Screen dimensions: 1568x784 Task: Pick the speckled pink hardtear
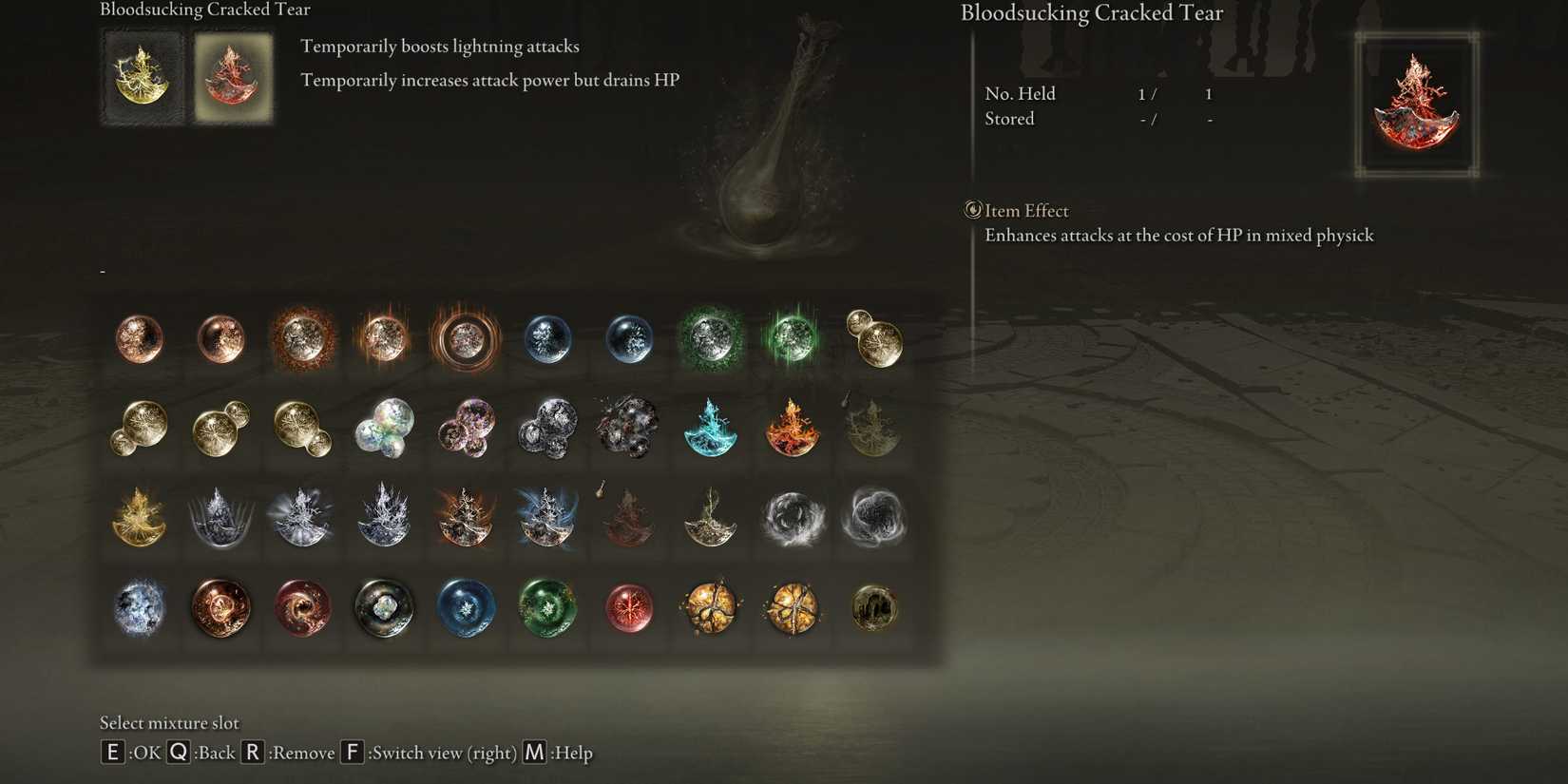click(466, 430)
